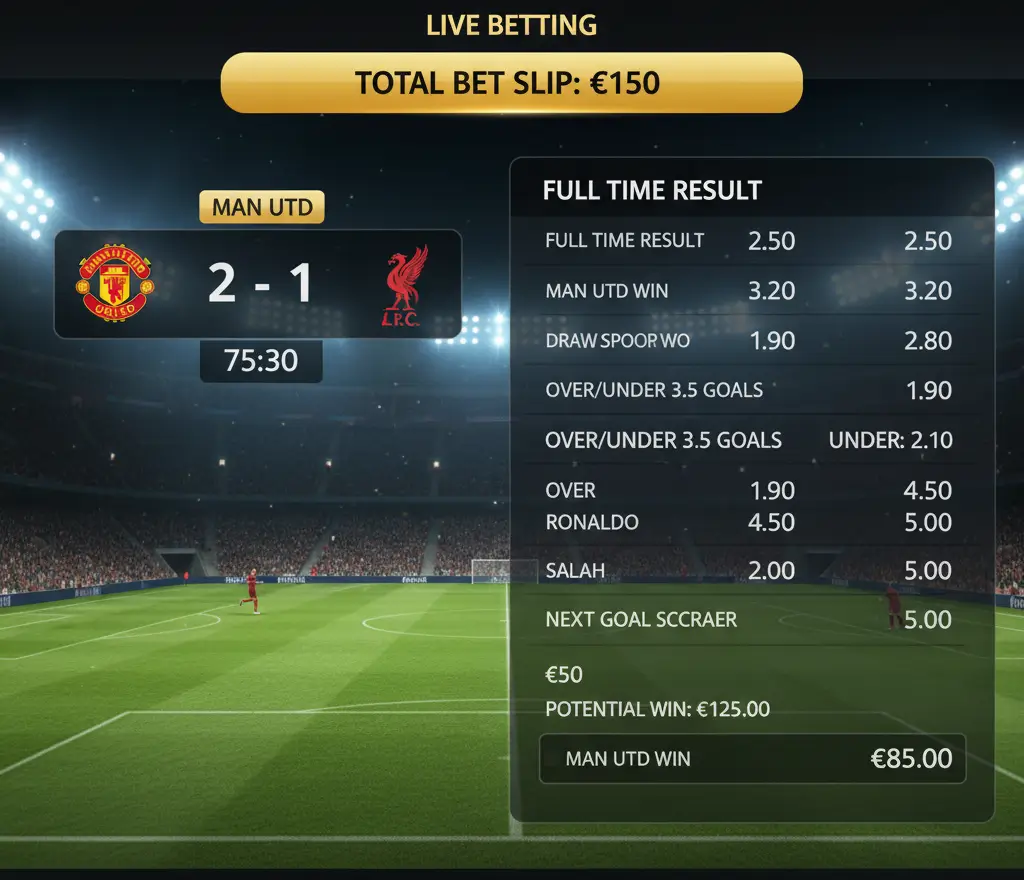1024x880 pixels.
Task: Choose the Ronaldo goalscorer row
Action: (592, 522)
